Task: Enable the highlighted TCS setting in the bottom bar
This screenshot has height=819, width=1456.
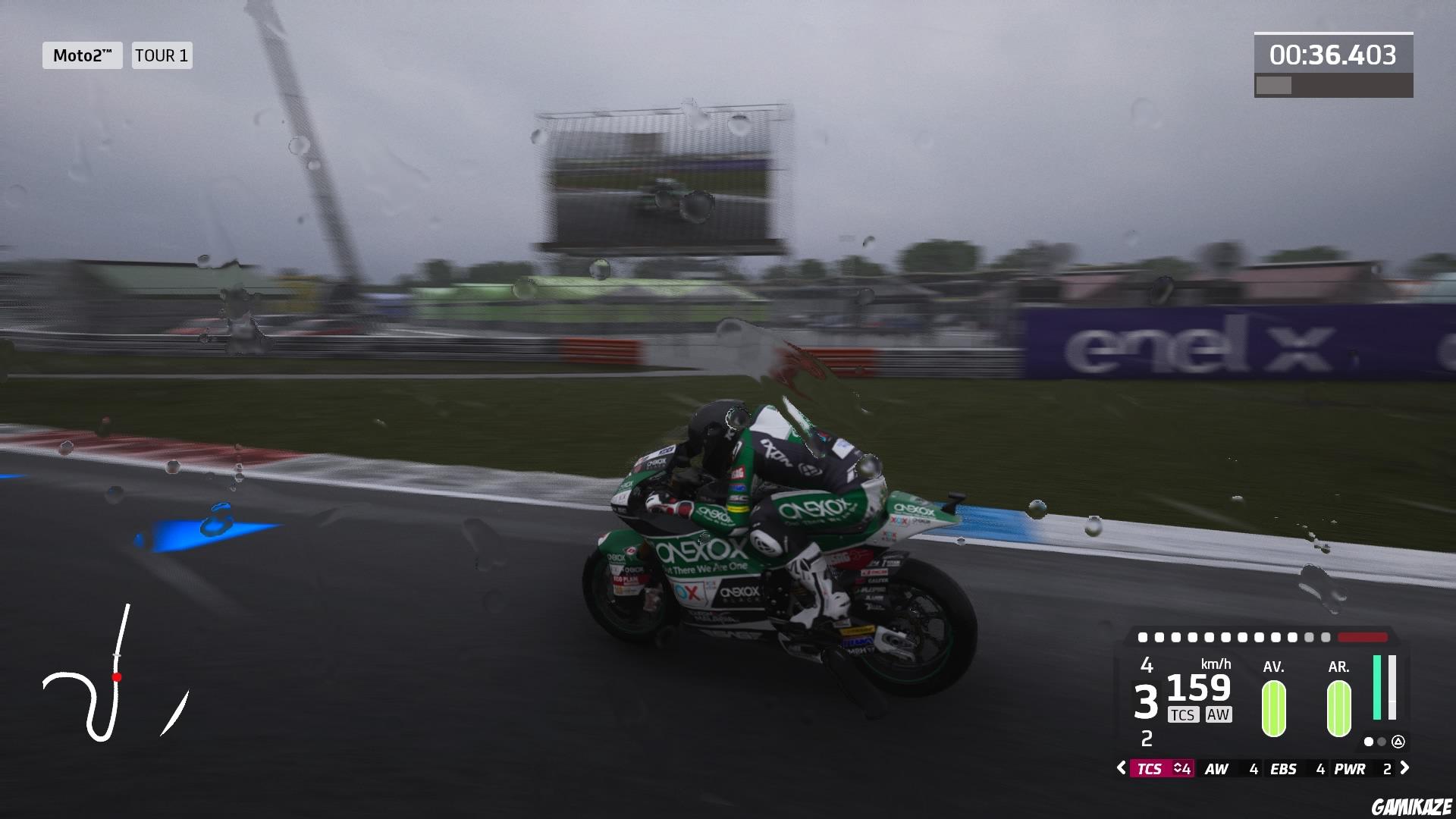Action: pyautogui.click(x=1150, y=767)
